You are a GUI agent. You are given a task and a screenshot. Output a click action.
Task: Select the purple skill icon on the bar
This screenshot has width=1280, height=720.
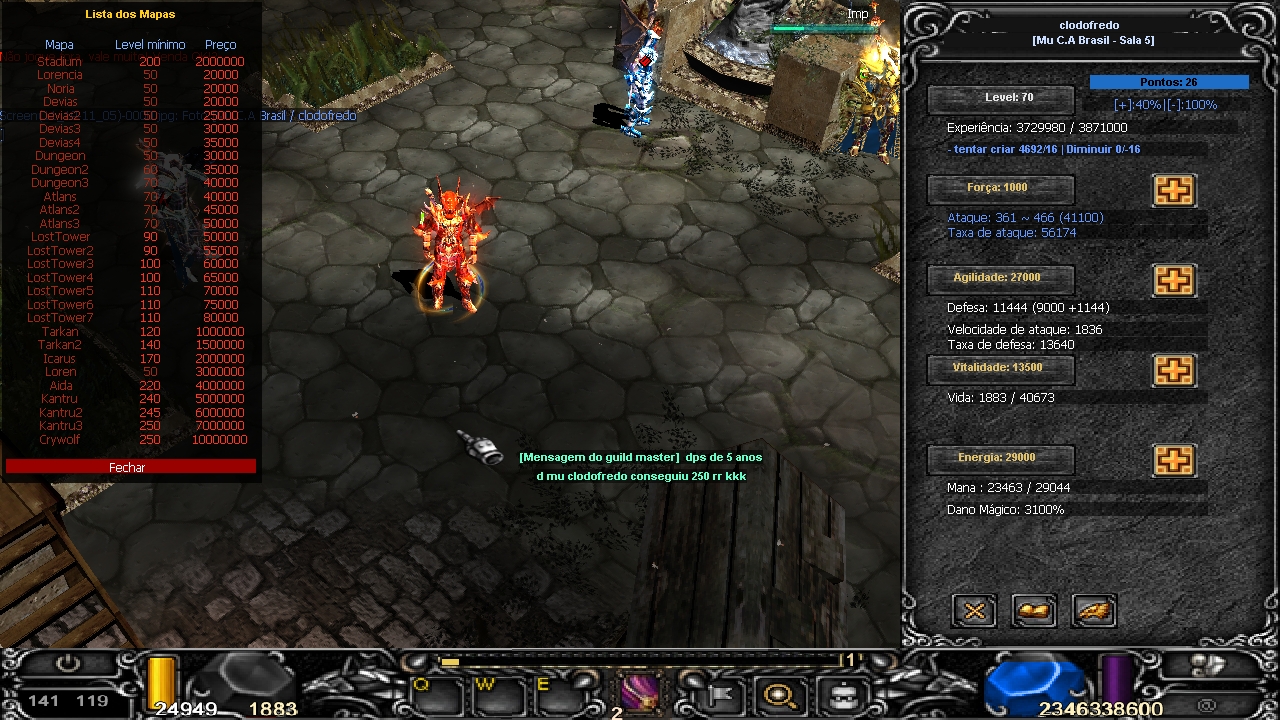pyautogui.click(x=640, y=692)
